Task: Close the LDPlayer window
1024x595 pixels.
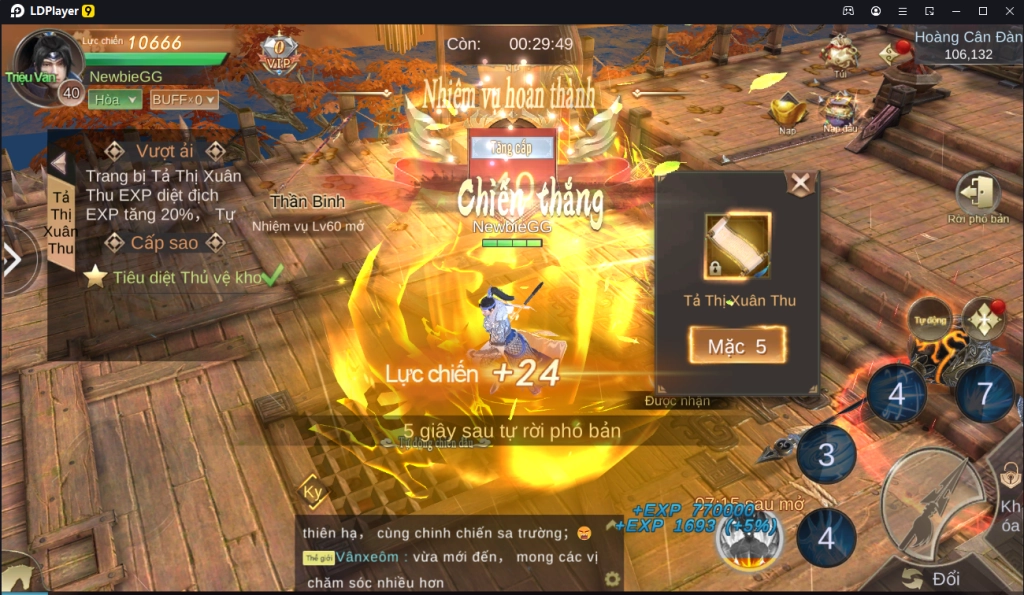Action: [1008, 11]
